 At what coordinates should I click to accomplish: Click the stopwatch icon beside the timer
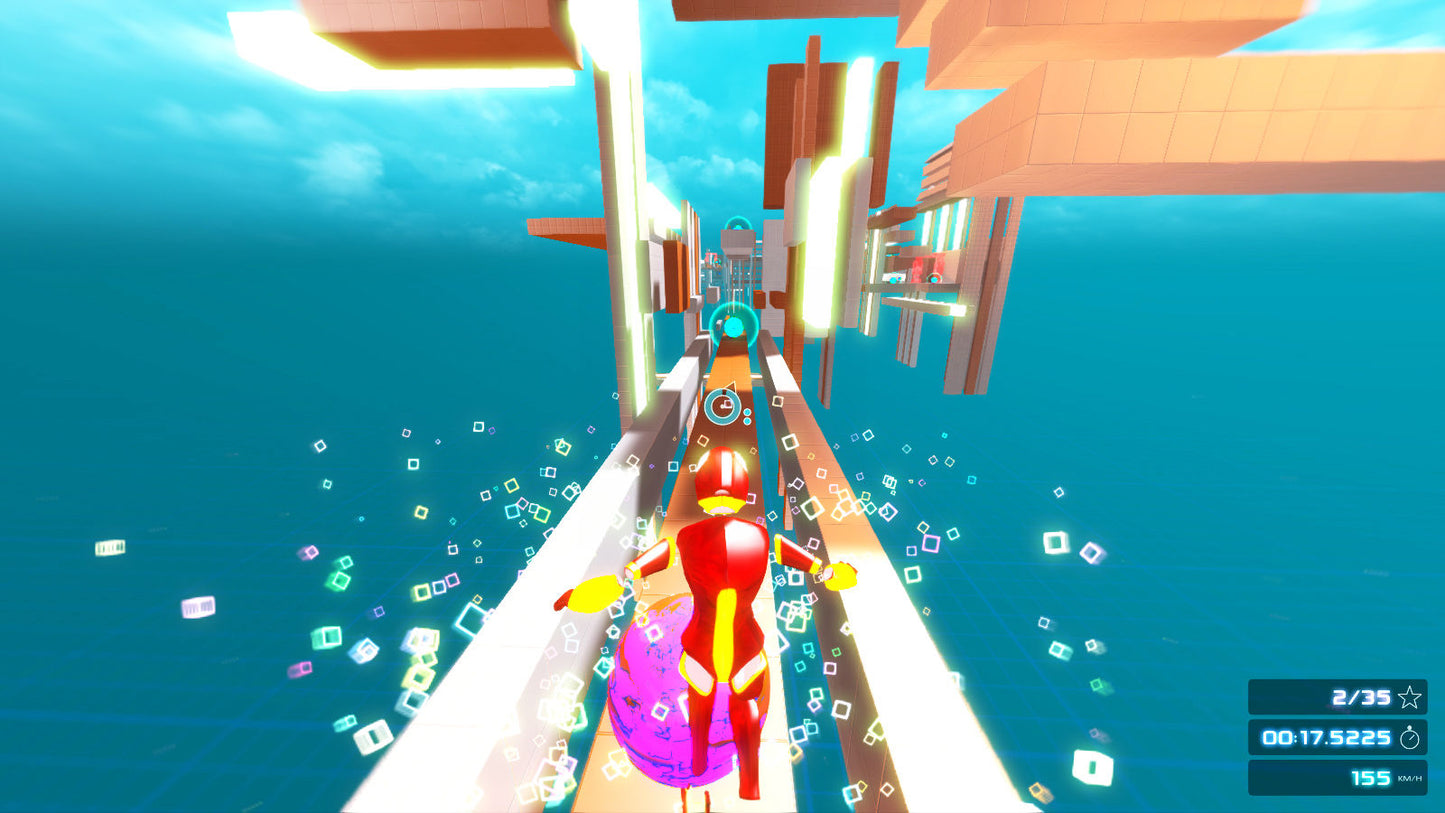tap(1412, 737)
